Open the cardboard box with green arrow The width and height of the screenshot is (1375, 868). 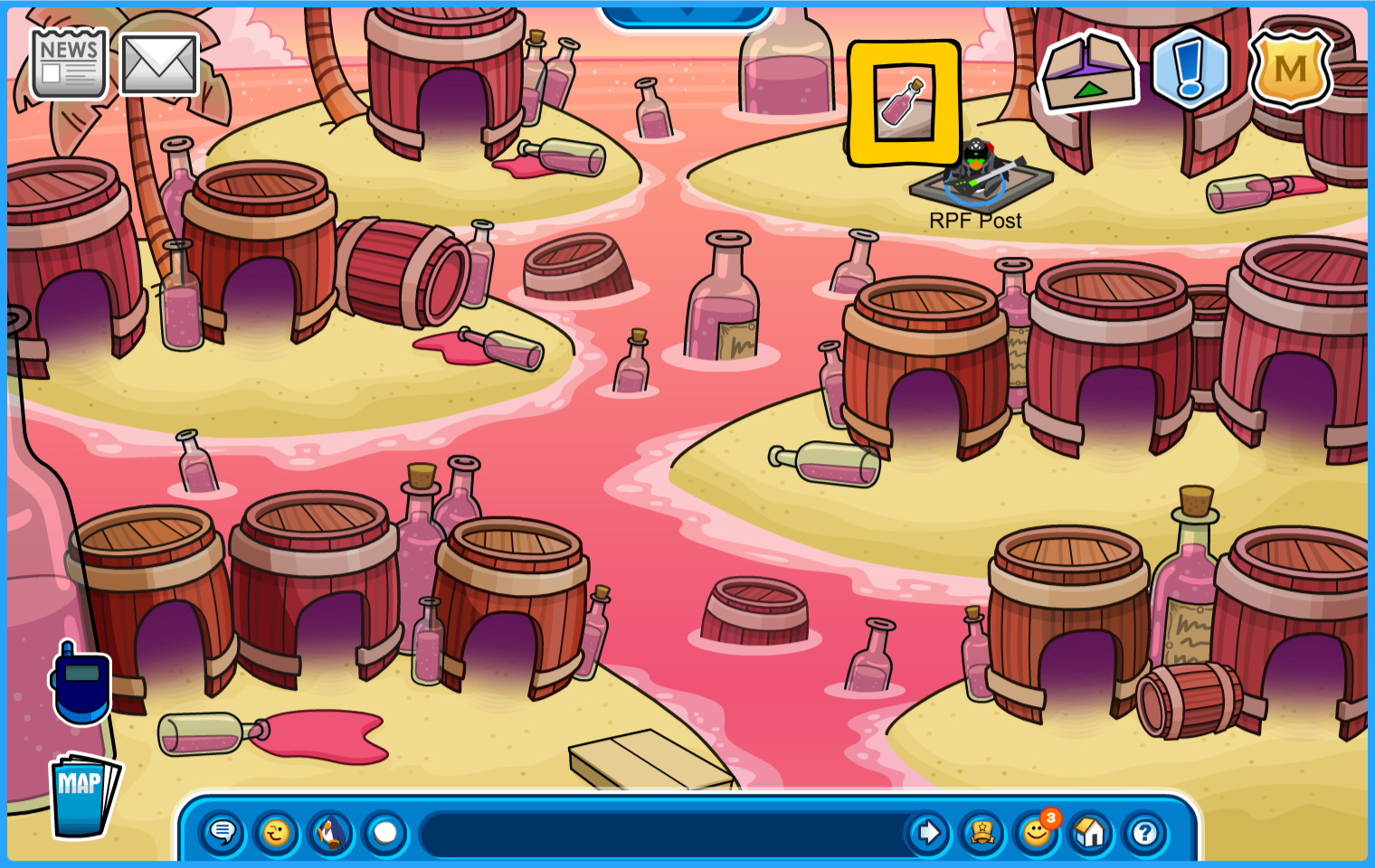pyautogui.click(x=1088, y=72)
